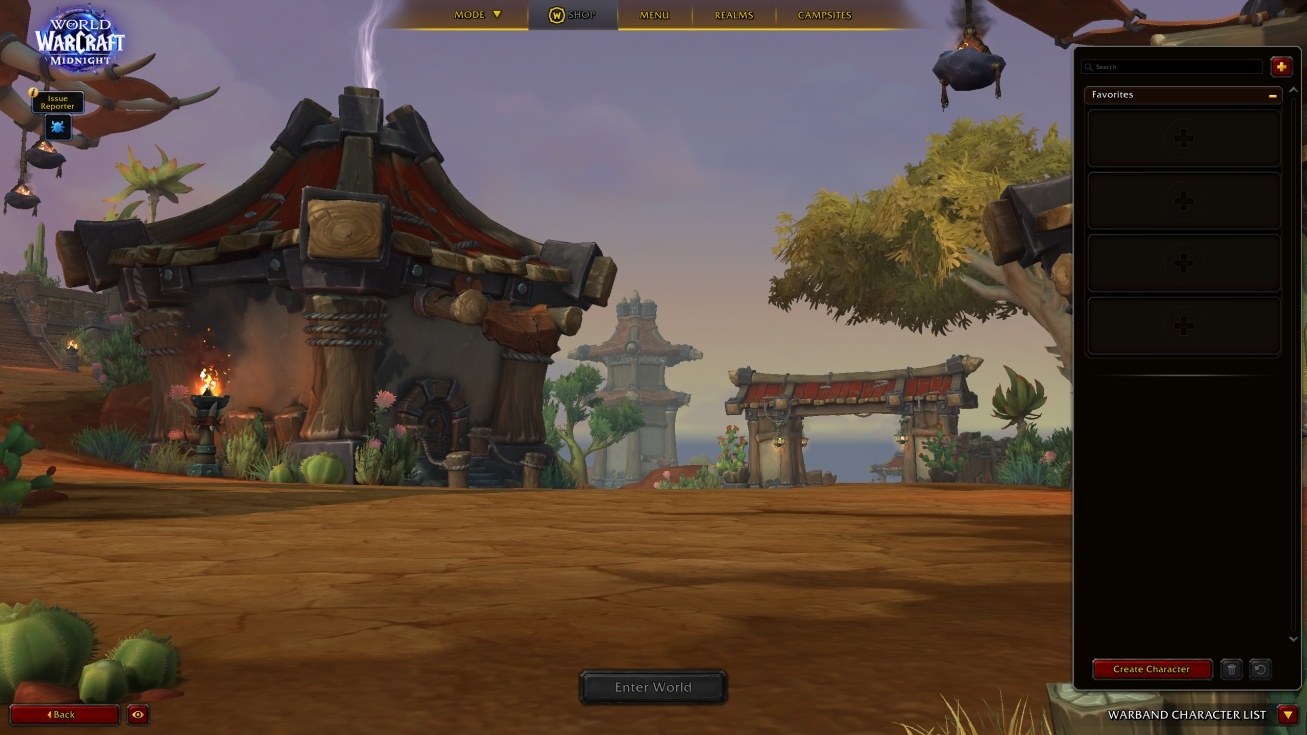Toggle the eye visibility button

pyautogui.click(x=138, y=714)
